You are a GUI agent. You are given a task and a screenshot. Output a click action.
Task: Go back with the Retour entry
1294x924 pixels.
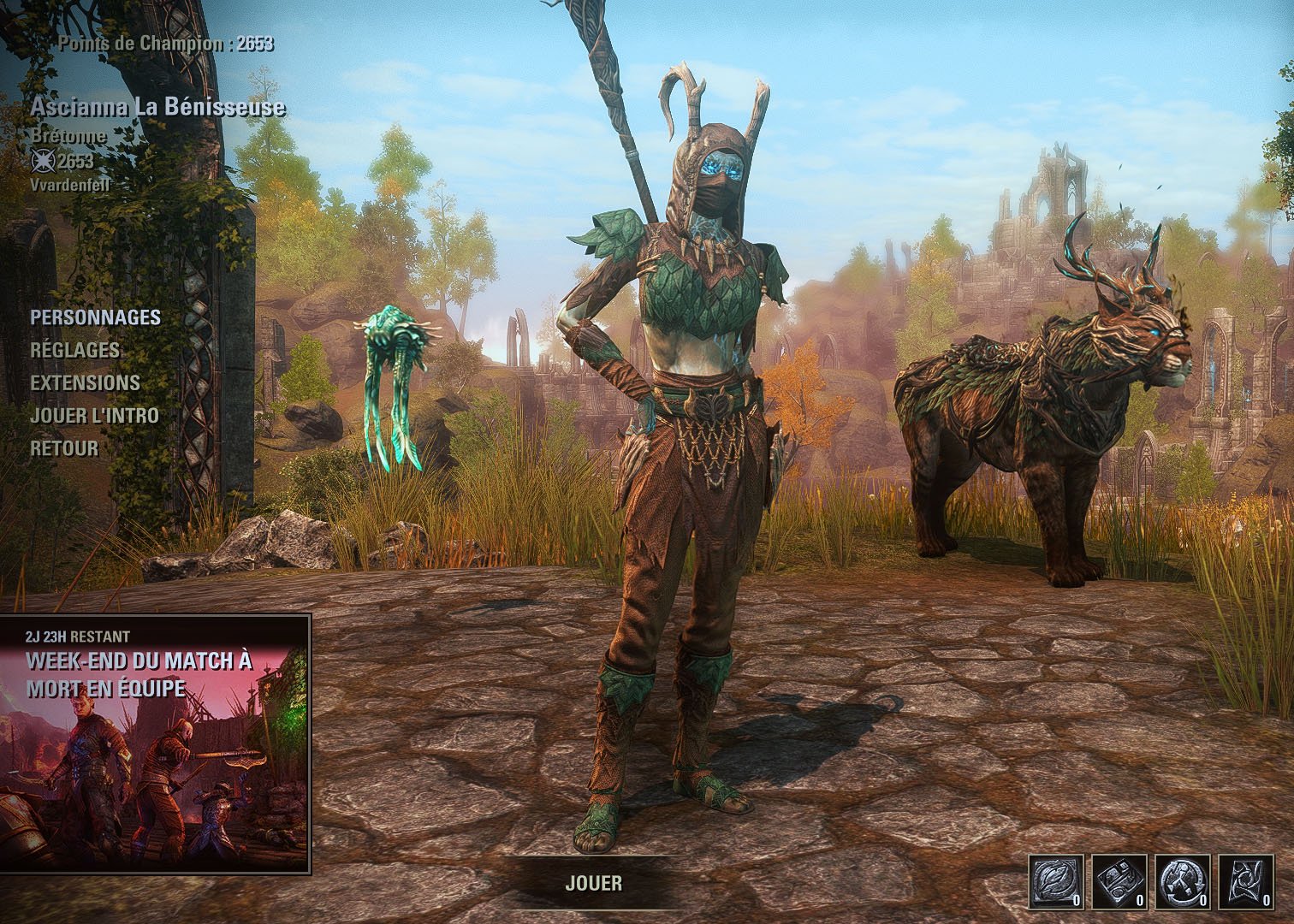(x=64, y=447)
